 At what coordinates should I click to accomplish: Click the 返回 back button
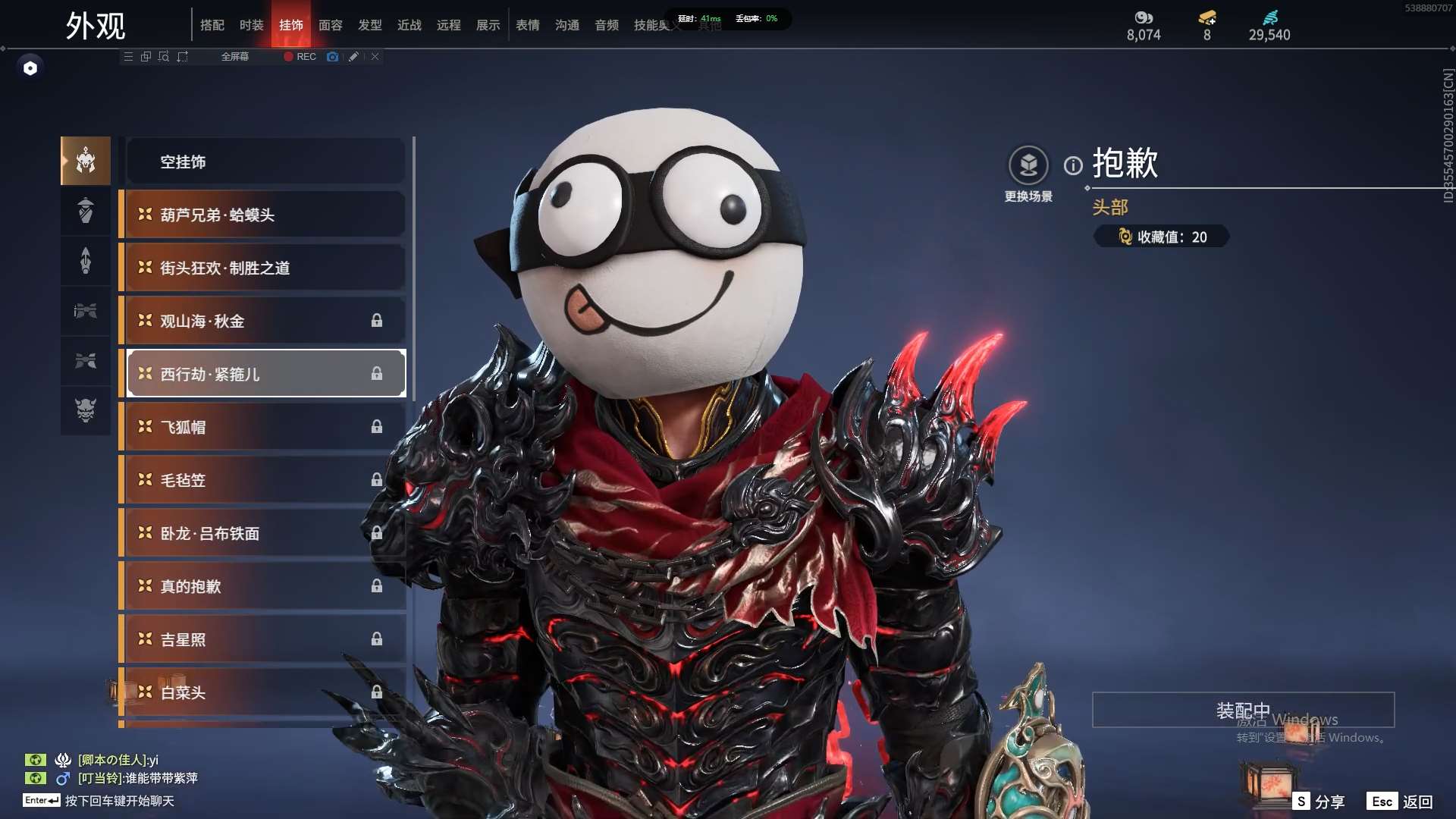tap(1417, 802)
